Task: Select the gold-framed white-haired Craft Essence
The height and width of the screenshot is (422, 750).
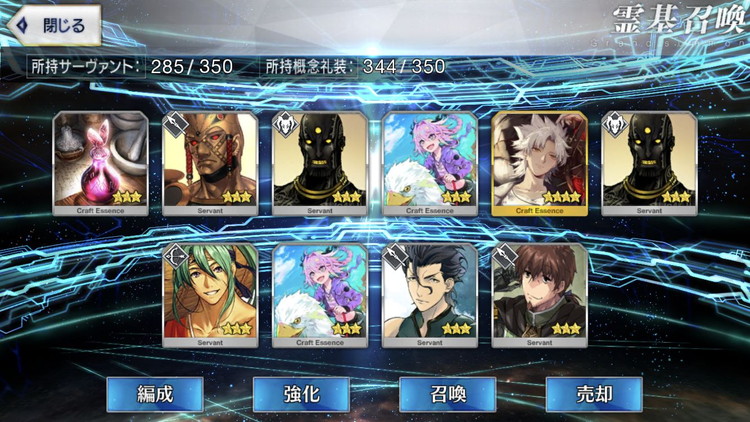Action: [540, 163]
